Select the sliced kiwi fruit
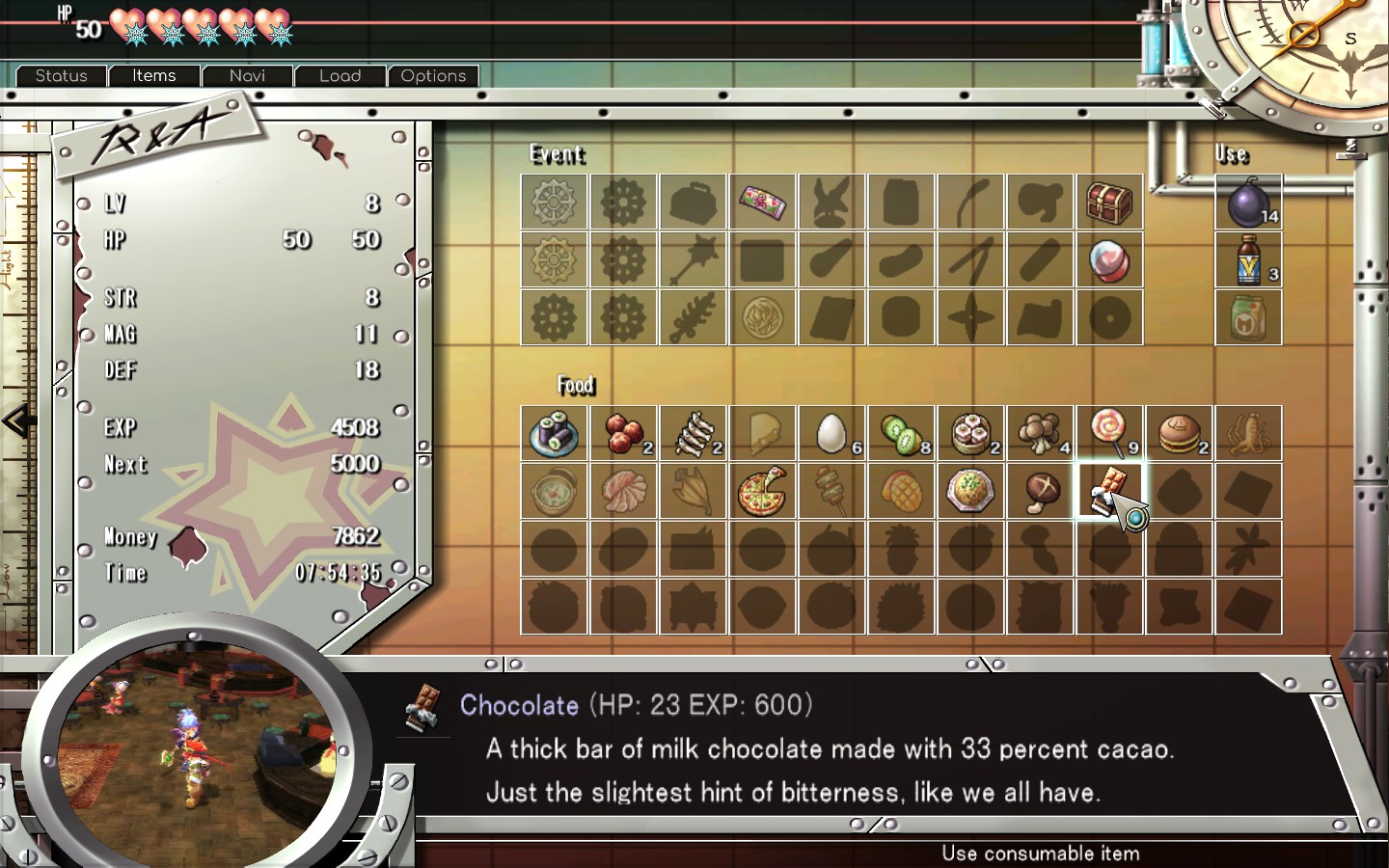The image size is (1389, 868). (x=901, y=433)
